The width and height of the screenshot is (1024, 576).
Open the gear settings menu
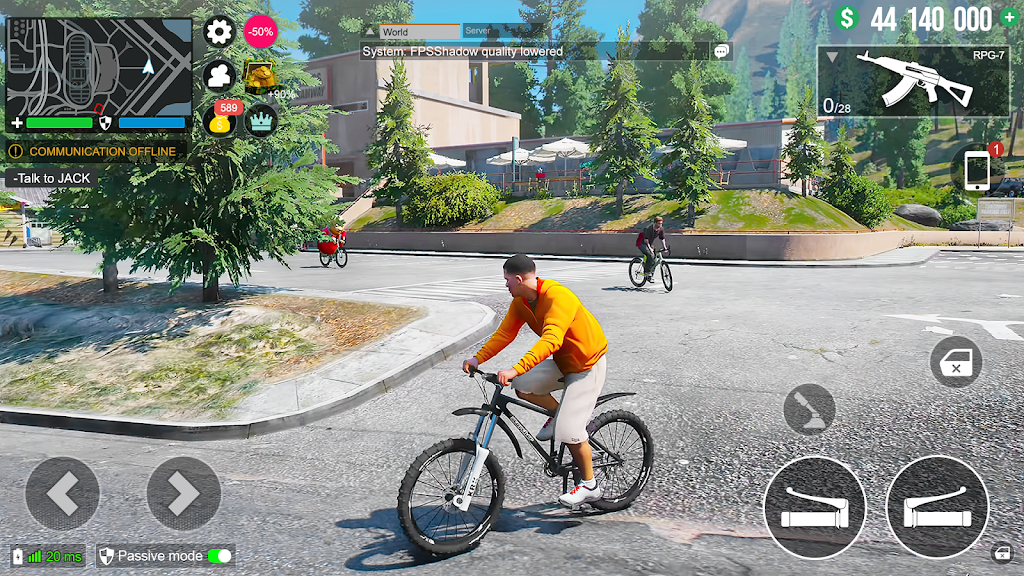[219, 31]
